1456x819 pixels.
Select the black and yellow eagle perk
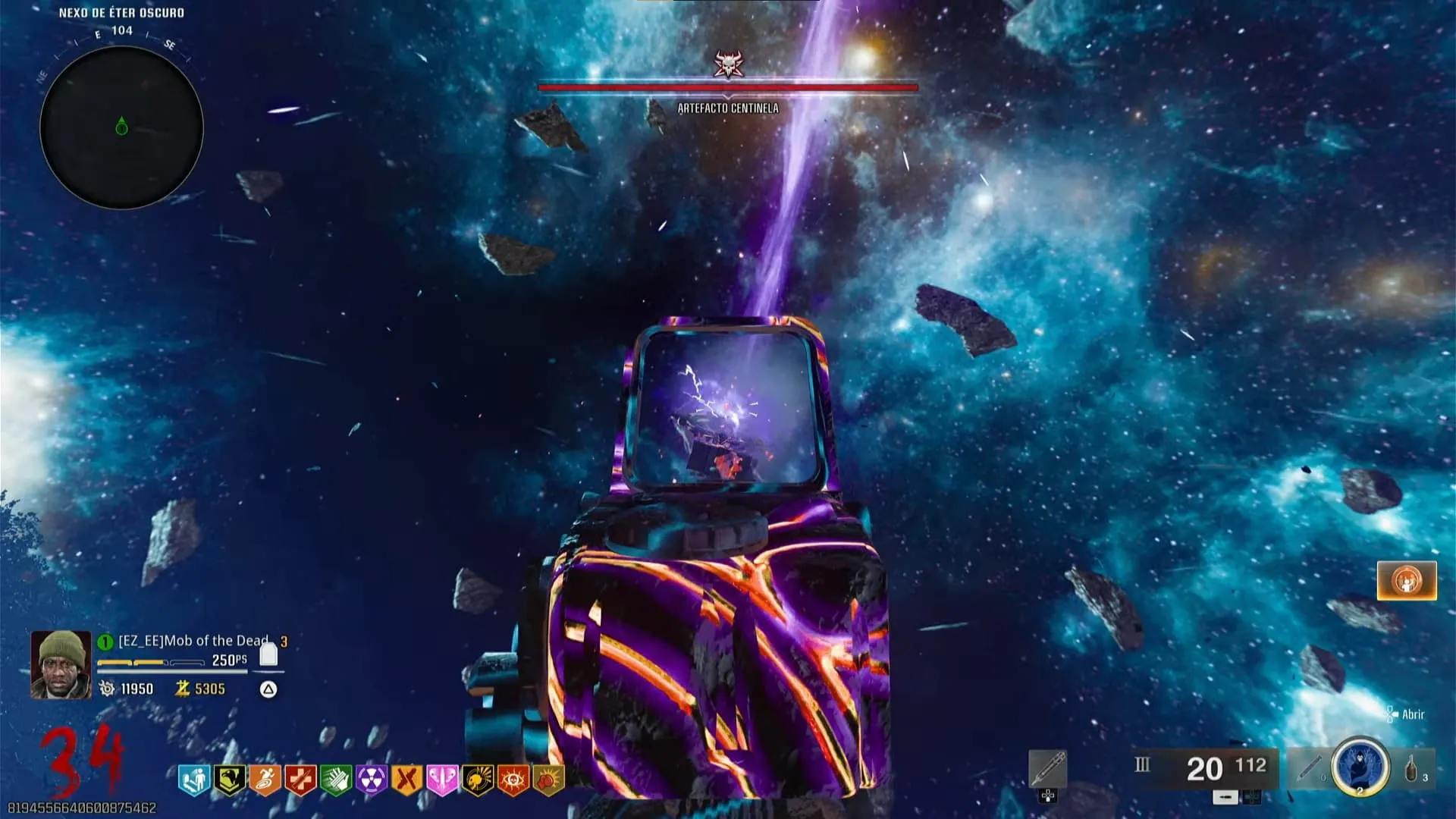click(x=228, y=779)
